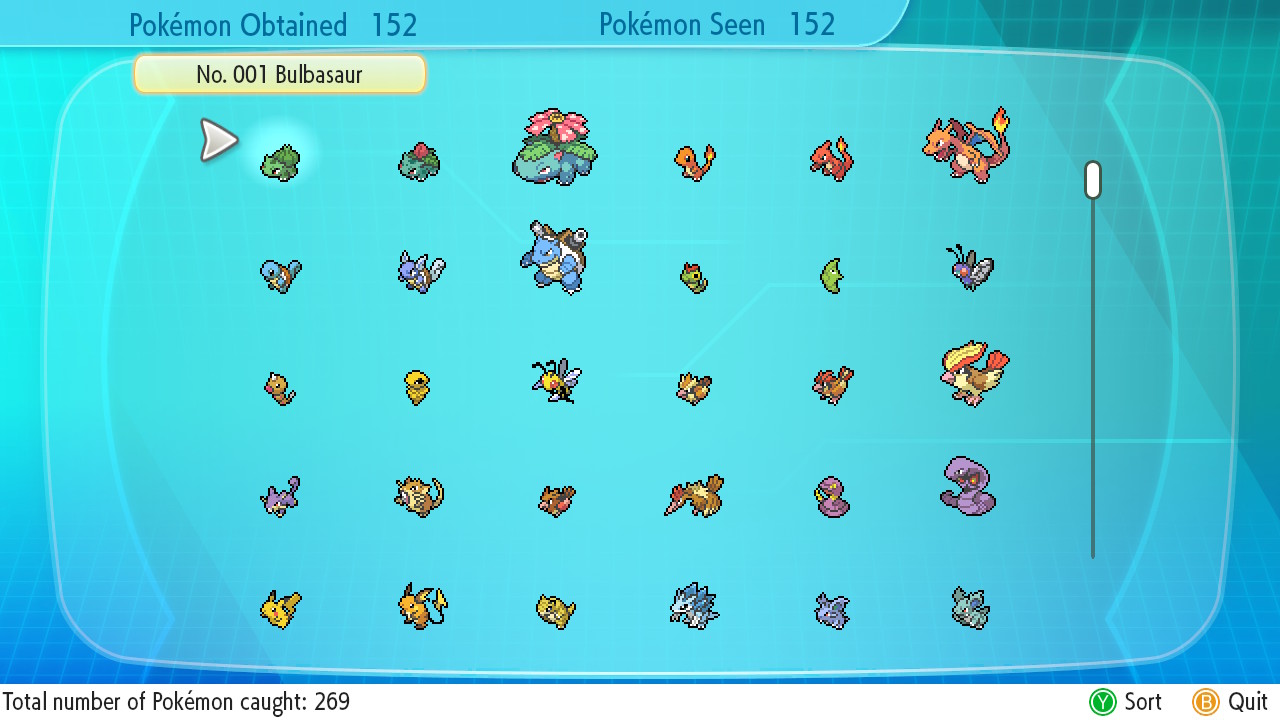Select the Bulbasaur Pokédex entry
The image size is (1280, 720).
[280, 162]
